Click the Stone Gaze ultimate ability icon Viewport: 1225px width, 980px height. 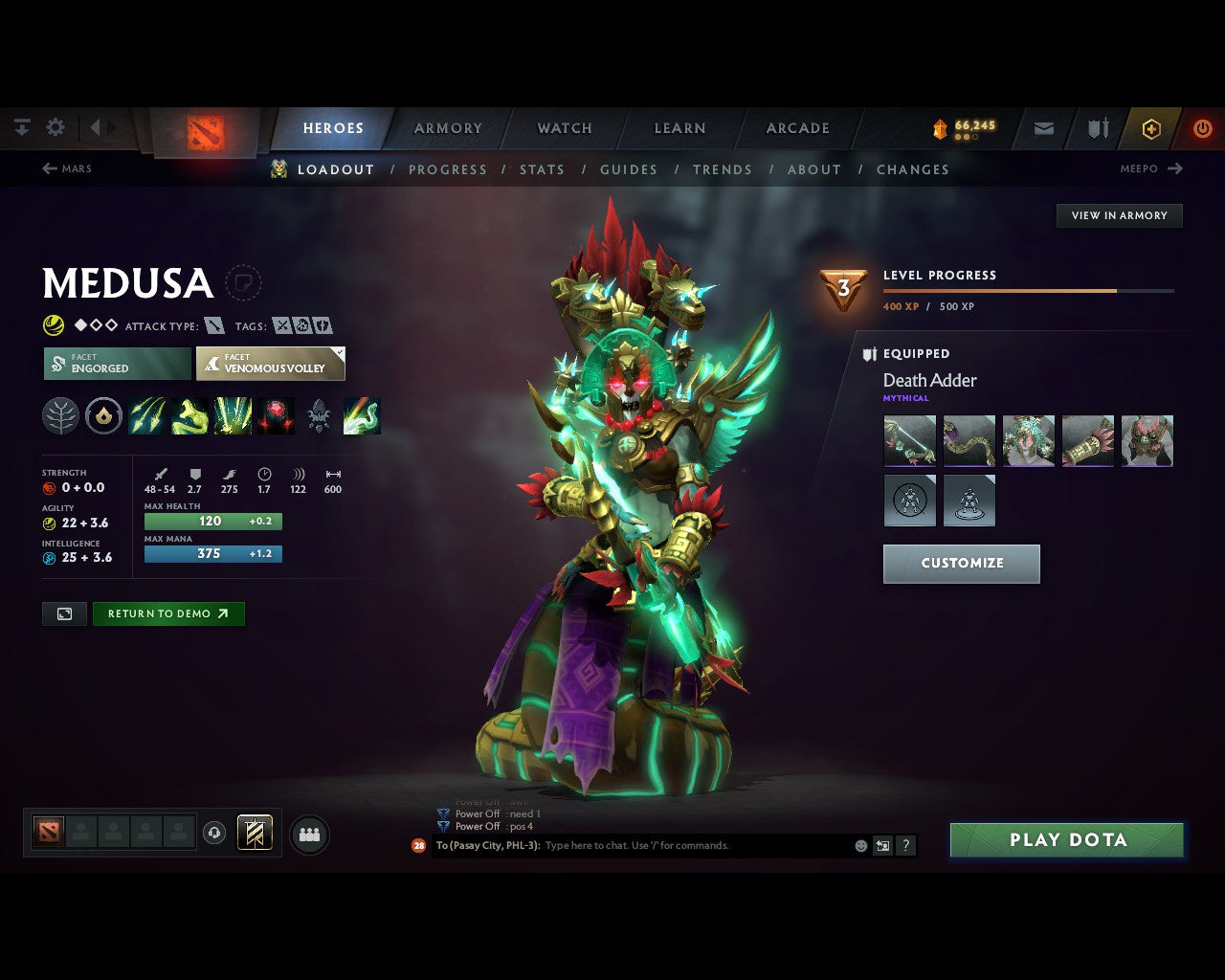[x=275, y=415]
